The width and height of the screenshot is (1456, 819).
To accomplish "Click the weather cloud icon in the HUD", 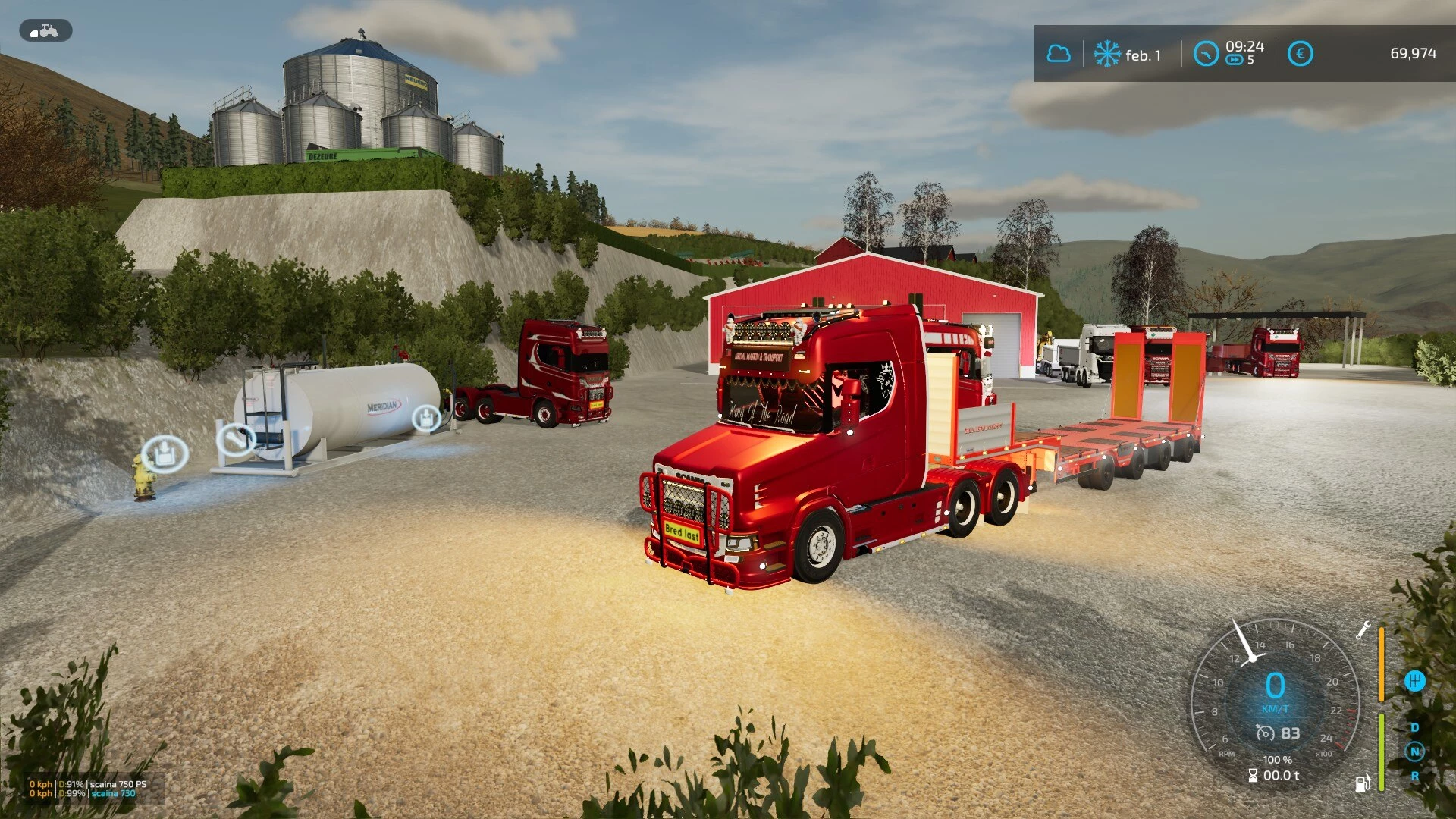I will tap(1059, 53).
